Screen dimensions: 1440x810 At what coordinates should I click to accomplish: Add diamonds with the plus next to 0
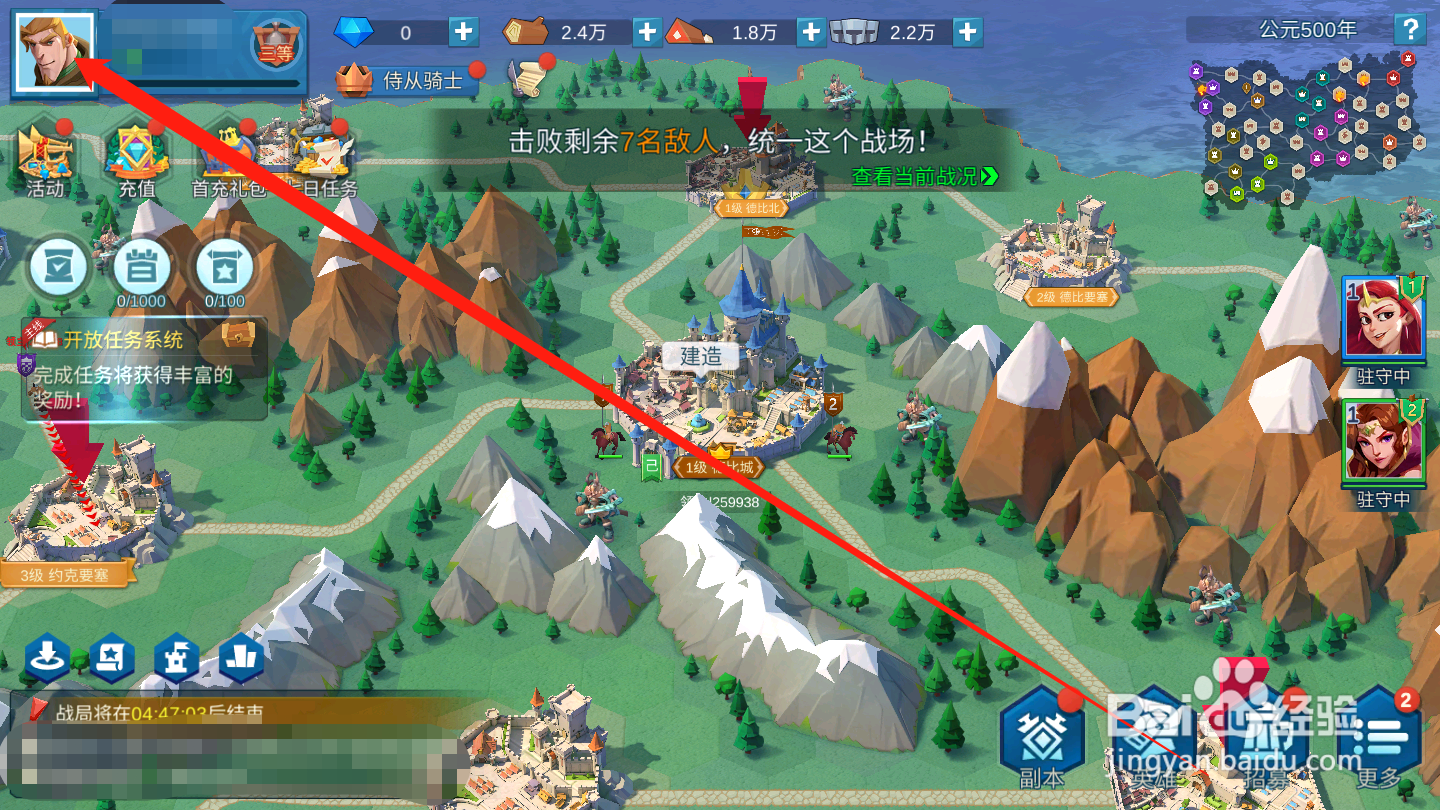tap(462, 31)
